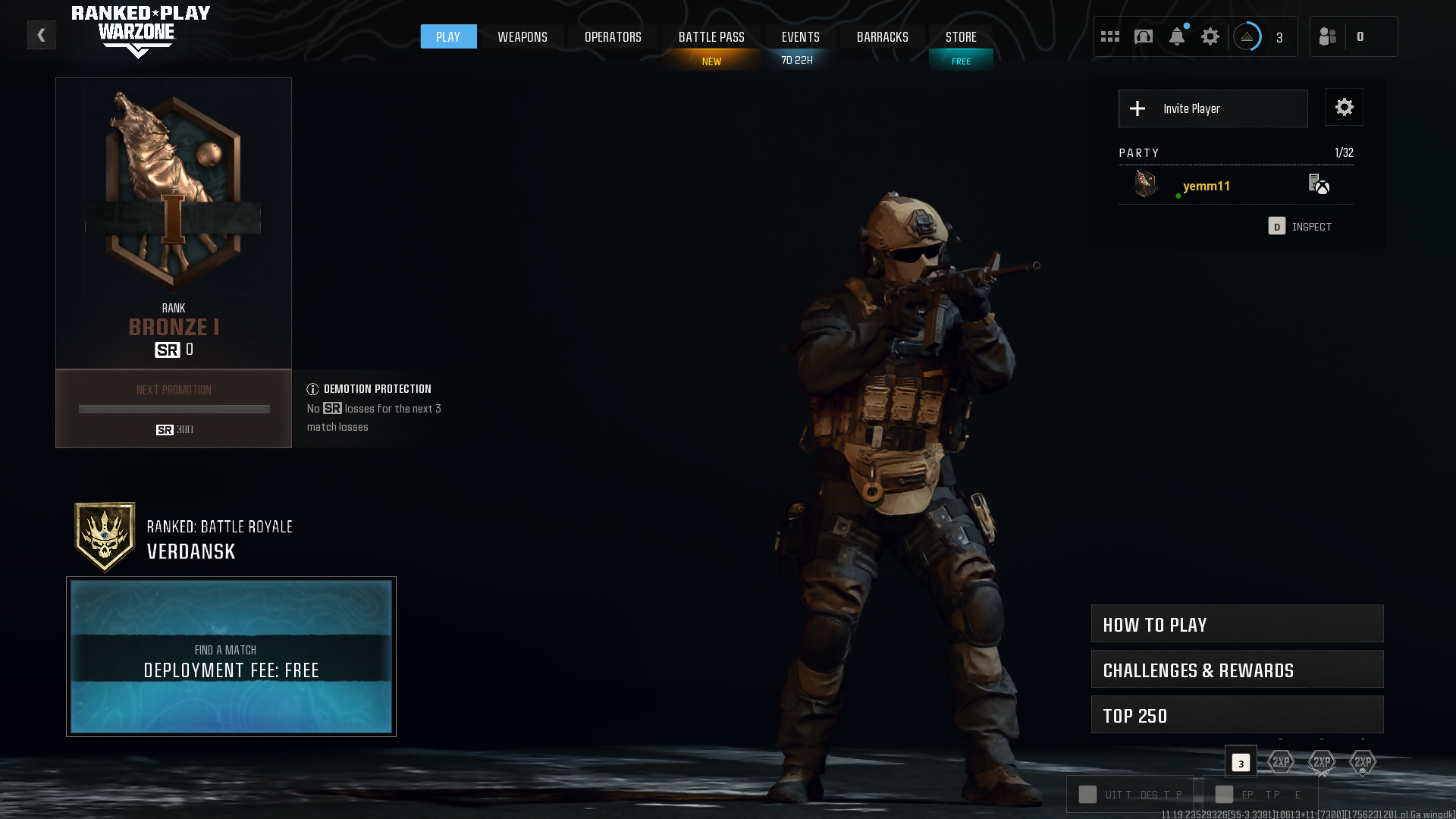Open the social friends icon
Viewport: 1456px width, 819px height.
[x=1328, y=36]
